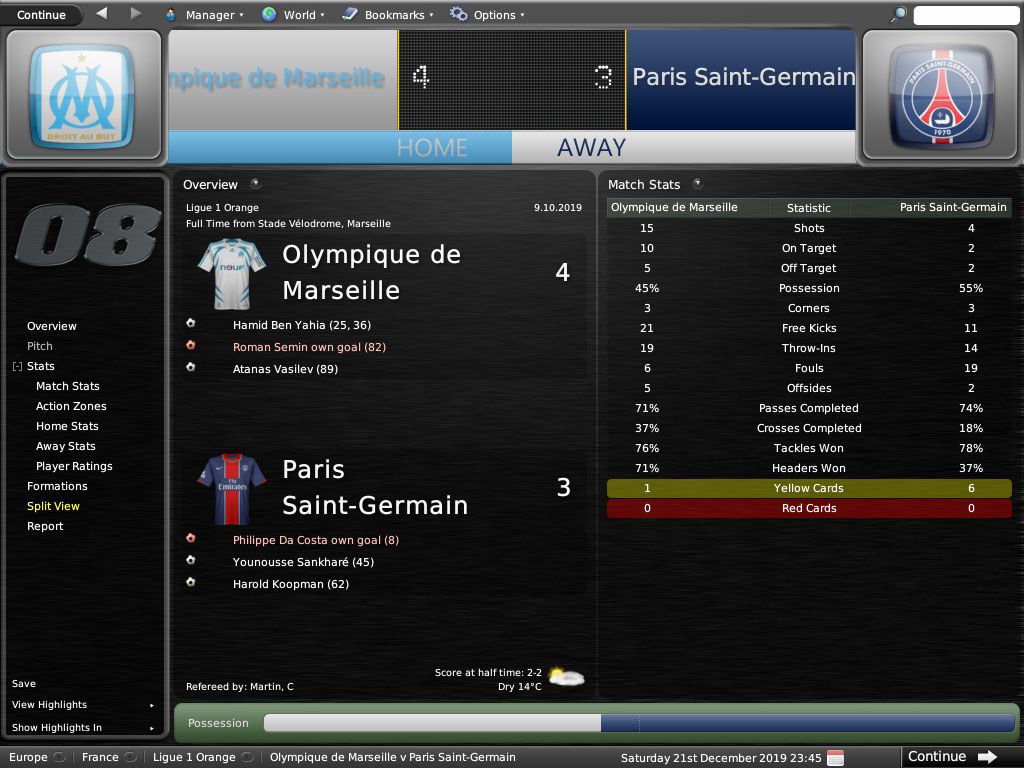Open the calendar icon beside the date
The height and width of the screenshot is (768, 1024).
(836, 757)
